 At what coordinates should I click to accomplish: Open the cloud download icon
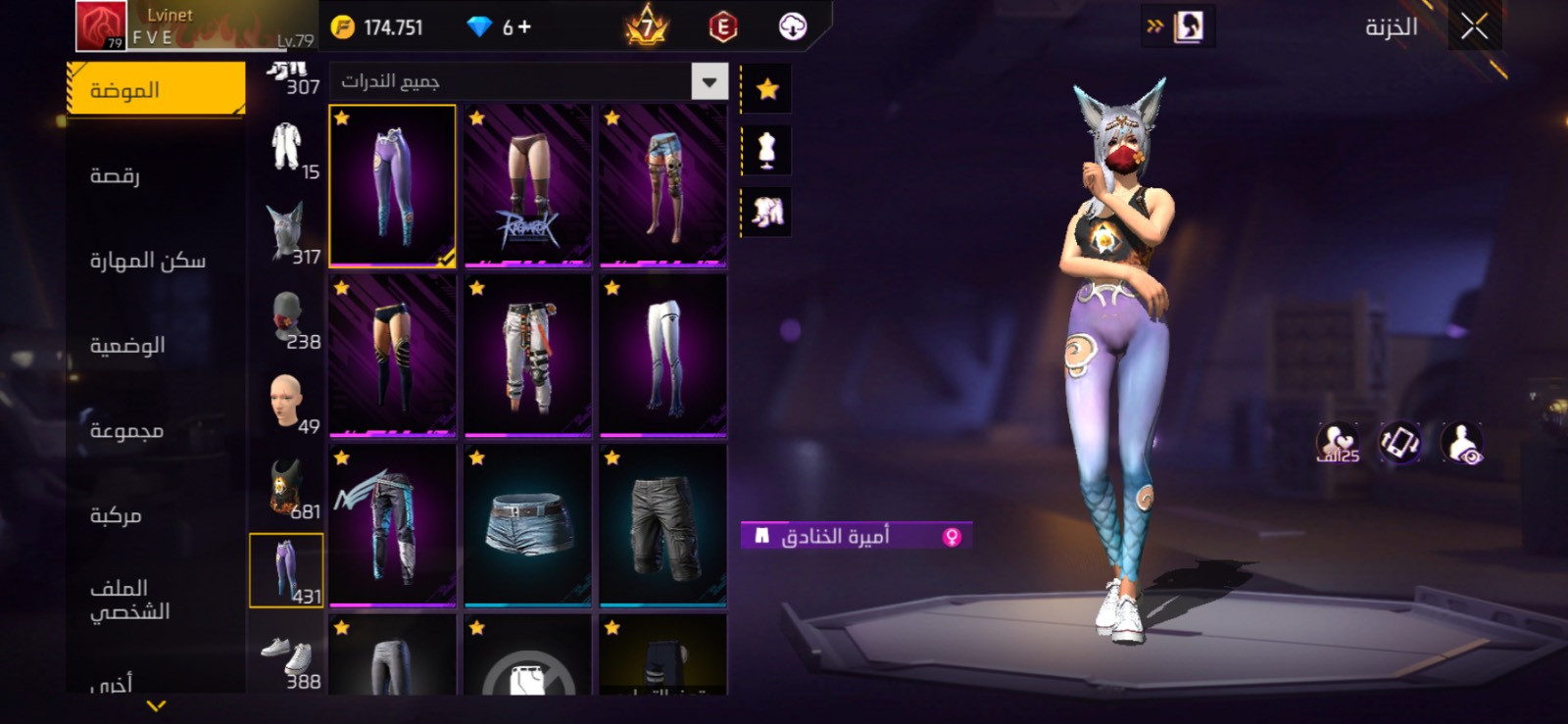point(793,26)
